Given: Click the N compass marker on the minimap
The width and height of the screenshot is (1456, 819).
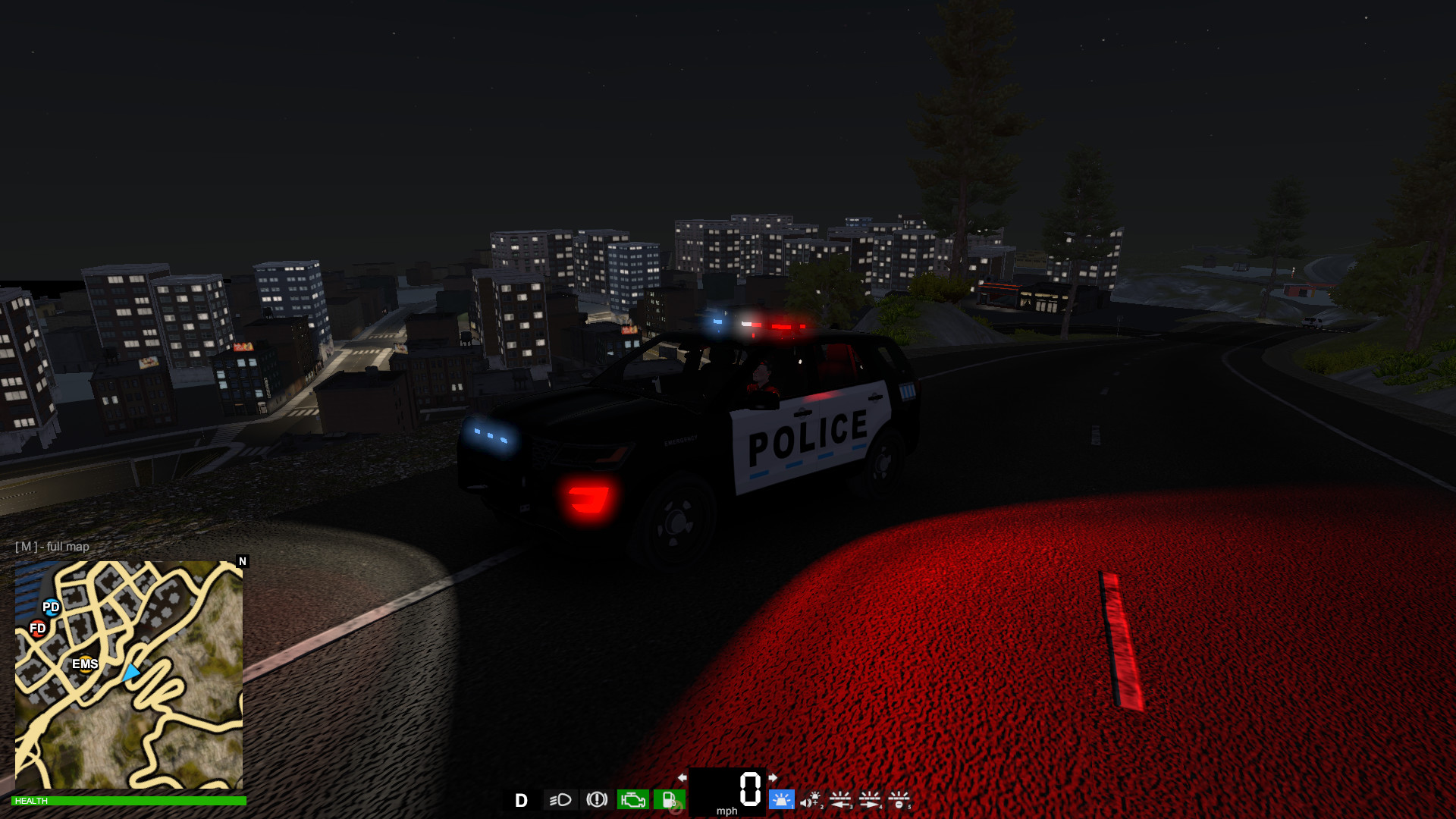Looking at the screenshot, I should pos(243,561).
